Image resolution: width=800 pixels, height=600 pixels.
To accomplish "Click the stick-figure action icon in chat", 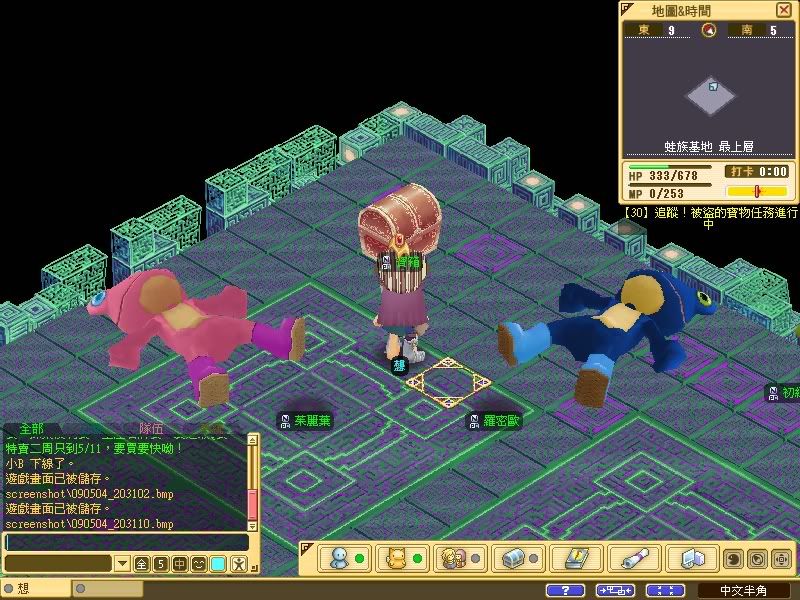I will click(238, 564).
